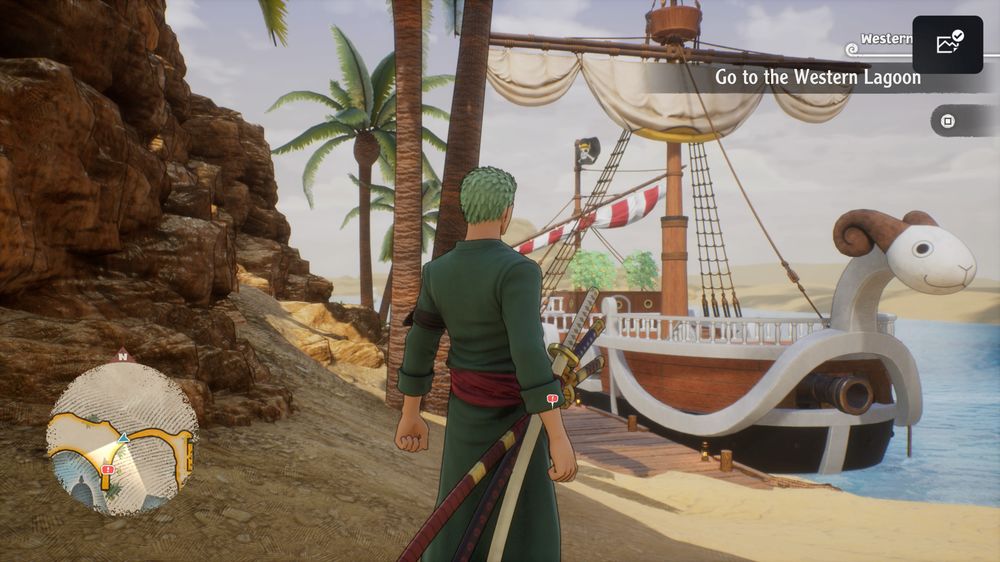Open the screenshot captured notification

coord(947,44)
